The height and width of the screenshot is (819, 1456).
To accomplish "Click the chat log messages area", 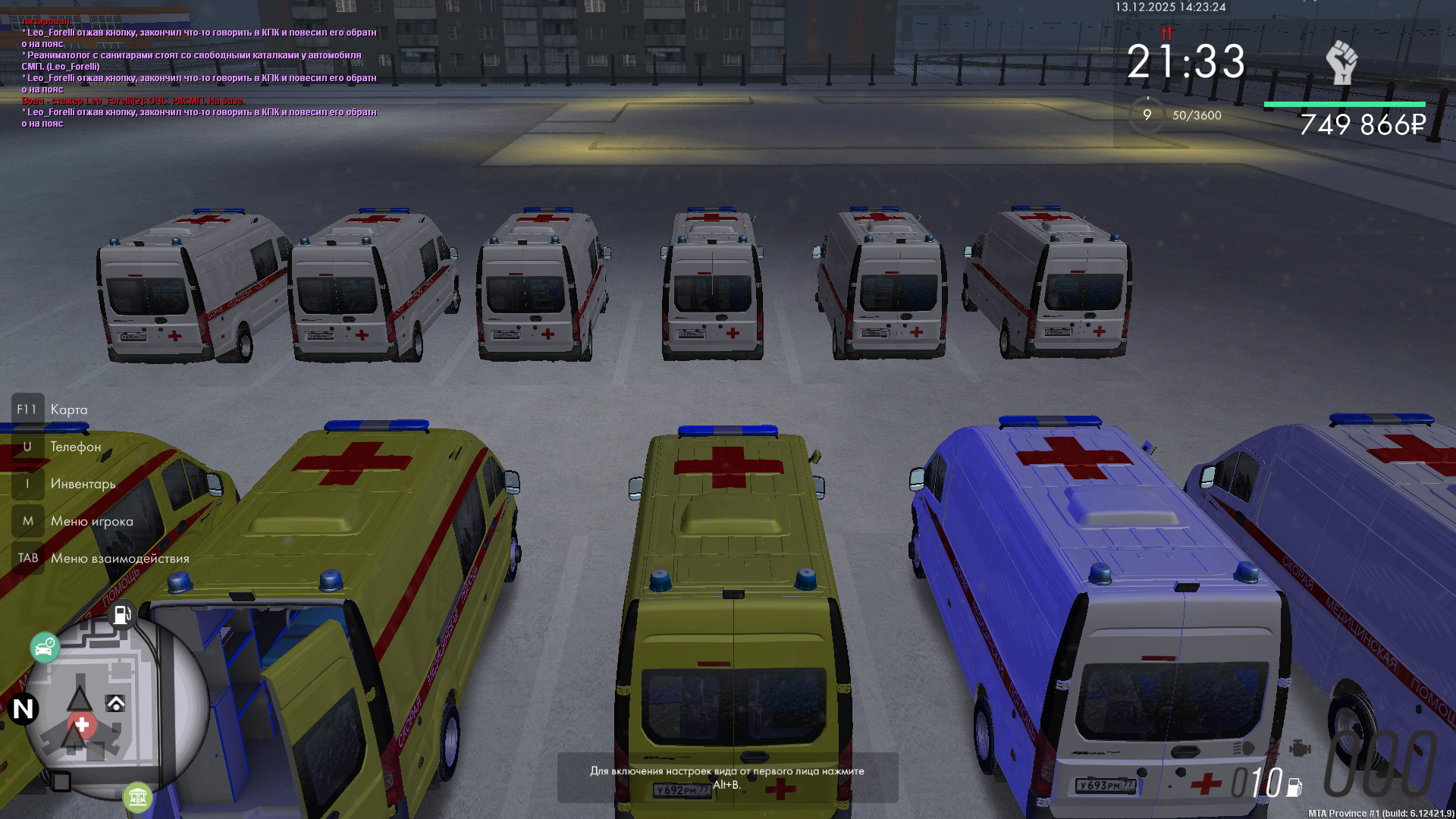I will coord(199,72).
